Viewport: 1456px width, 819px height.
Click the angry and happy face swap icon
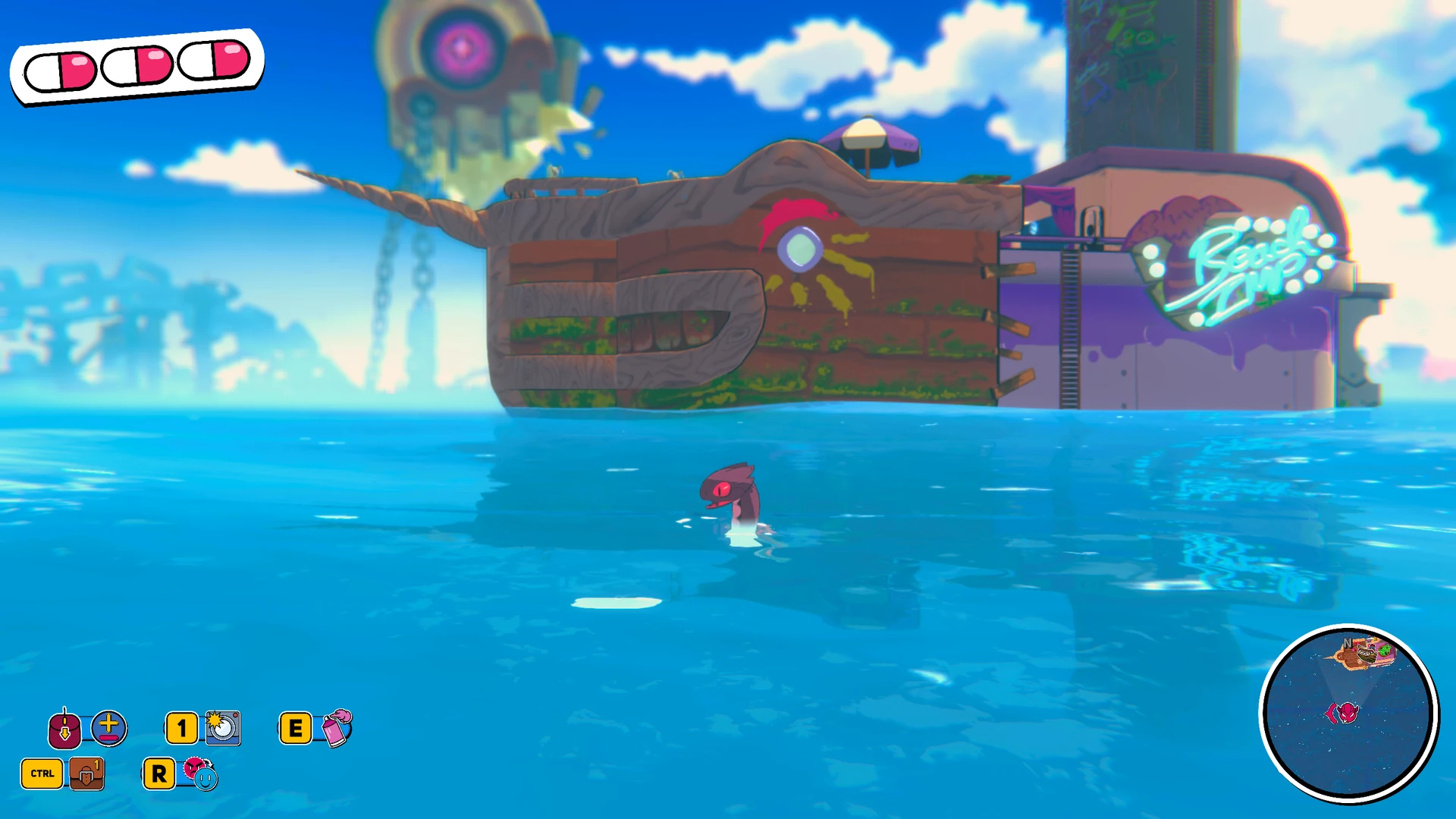(200, 773)
